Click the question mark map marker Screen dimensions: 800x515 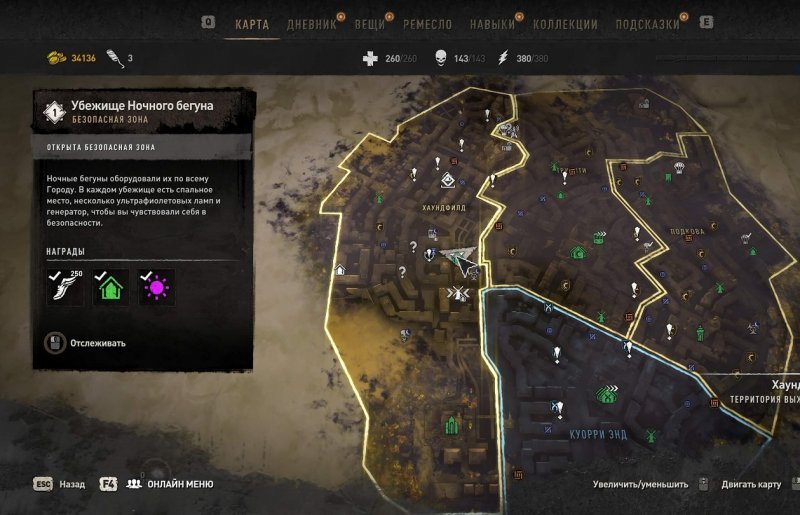point(402,271)
